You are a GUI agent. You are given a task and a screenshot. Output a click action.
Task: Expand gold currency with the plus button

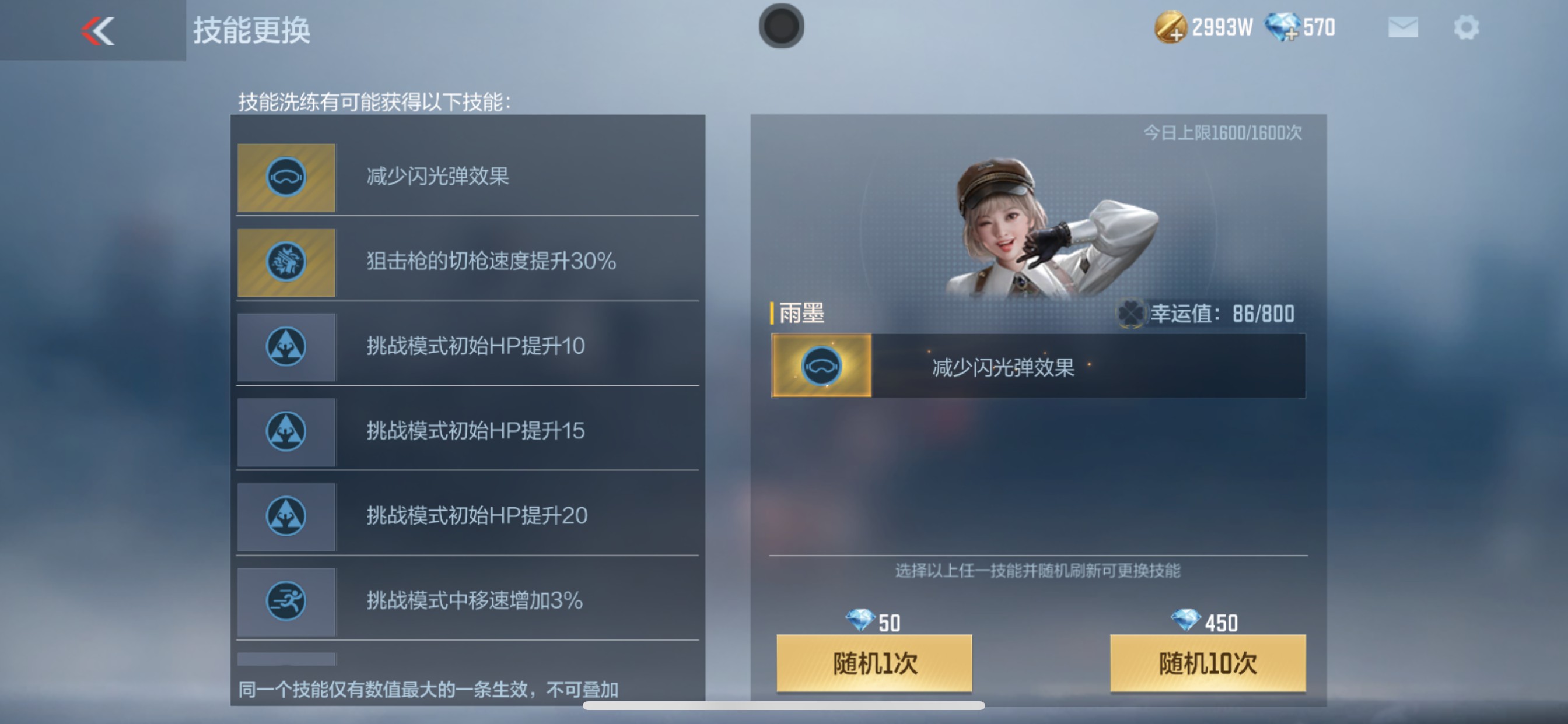(1175, 34)
